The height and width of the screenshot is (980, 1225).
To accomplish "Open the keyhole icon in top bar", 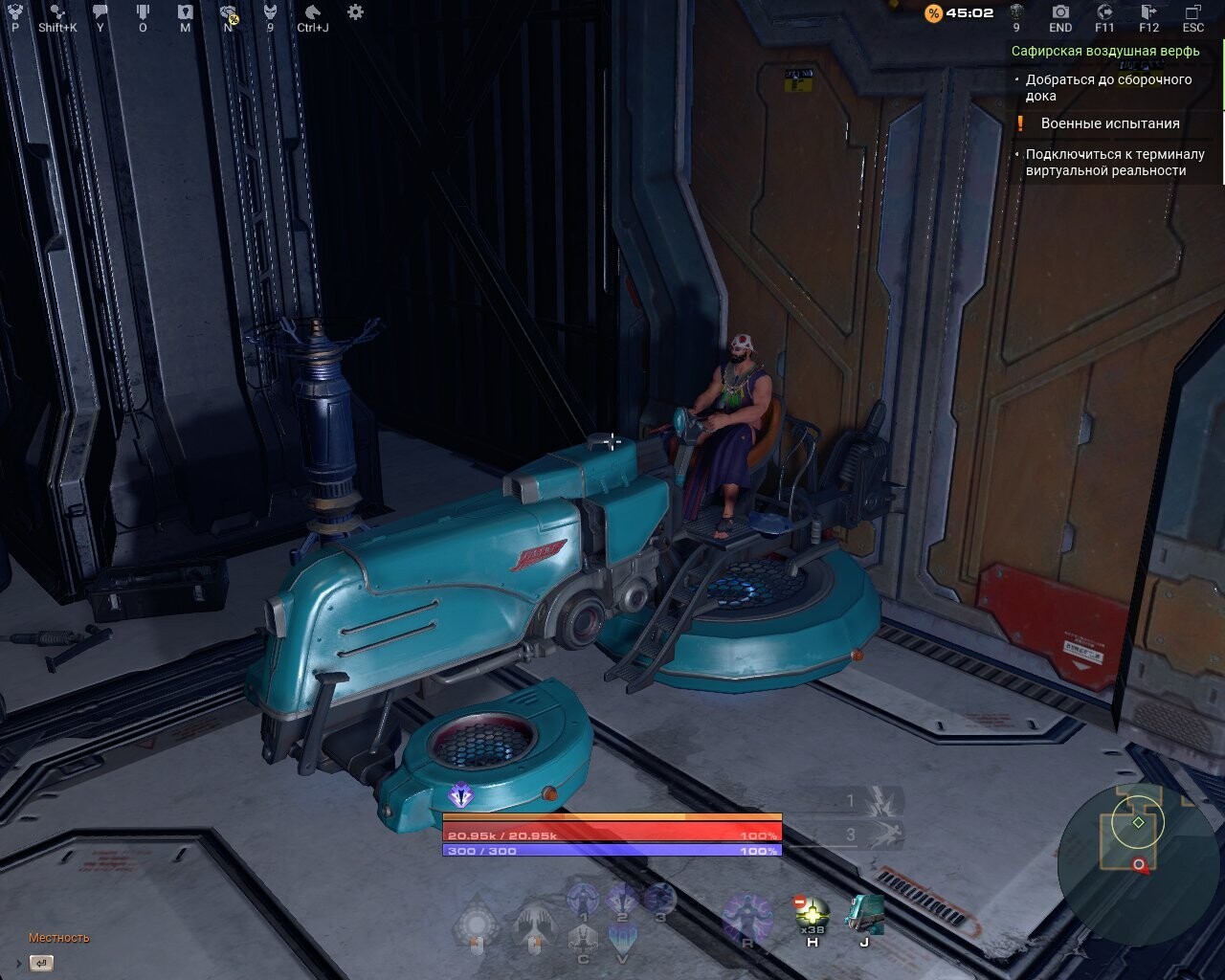I will [x=185, y=12].
